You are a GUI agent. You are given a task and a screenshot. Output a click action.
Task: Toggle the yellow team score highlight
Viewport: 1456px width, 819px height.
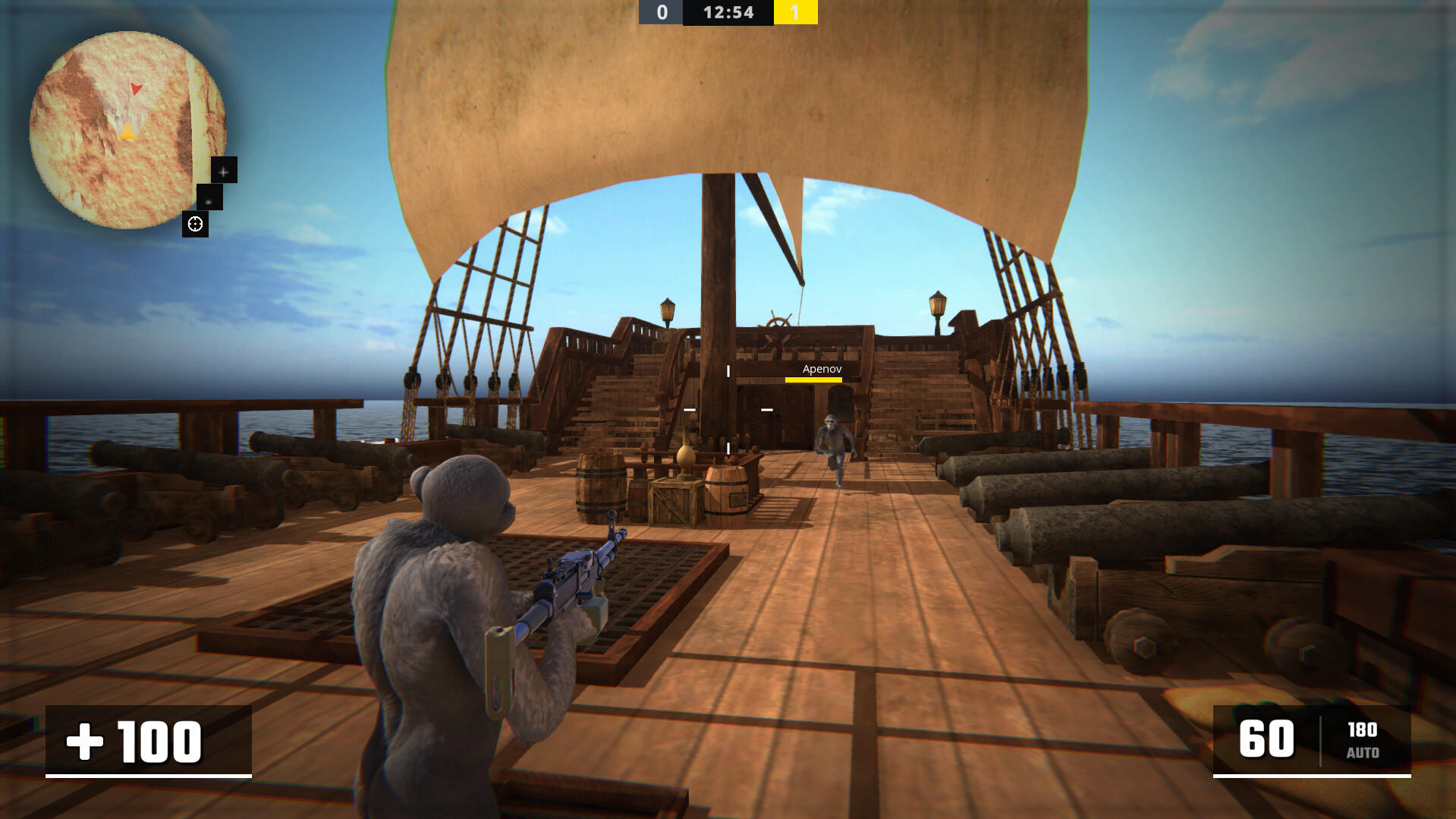[795, 12]
